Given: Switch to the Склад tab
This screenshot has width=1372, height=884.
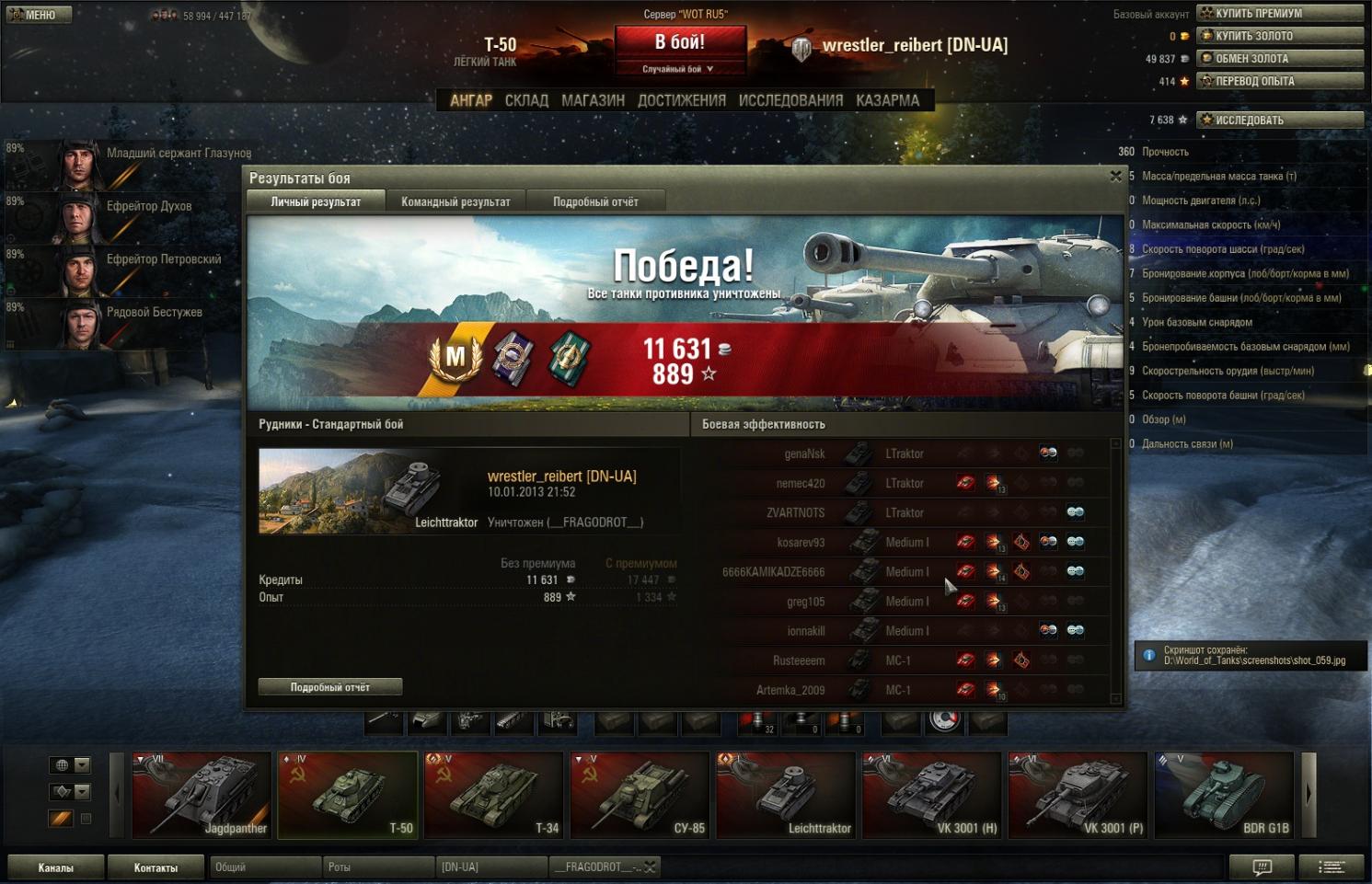Looking at the screenshot, I should [526, 100].
